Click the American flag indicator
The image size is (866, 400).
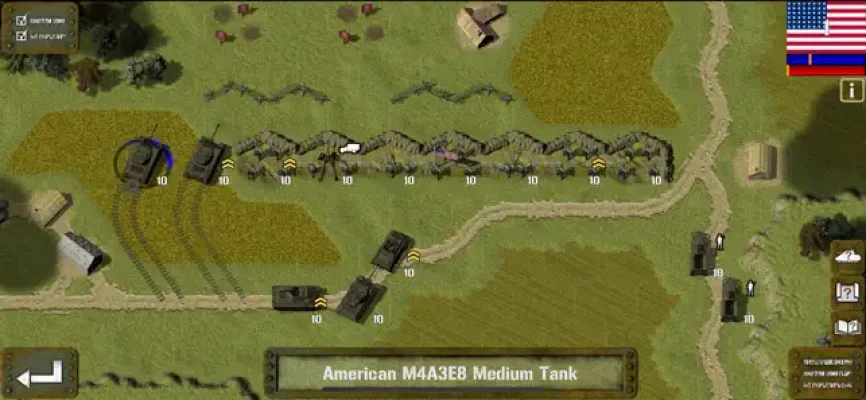click(x=825, y=26)
